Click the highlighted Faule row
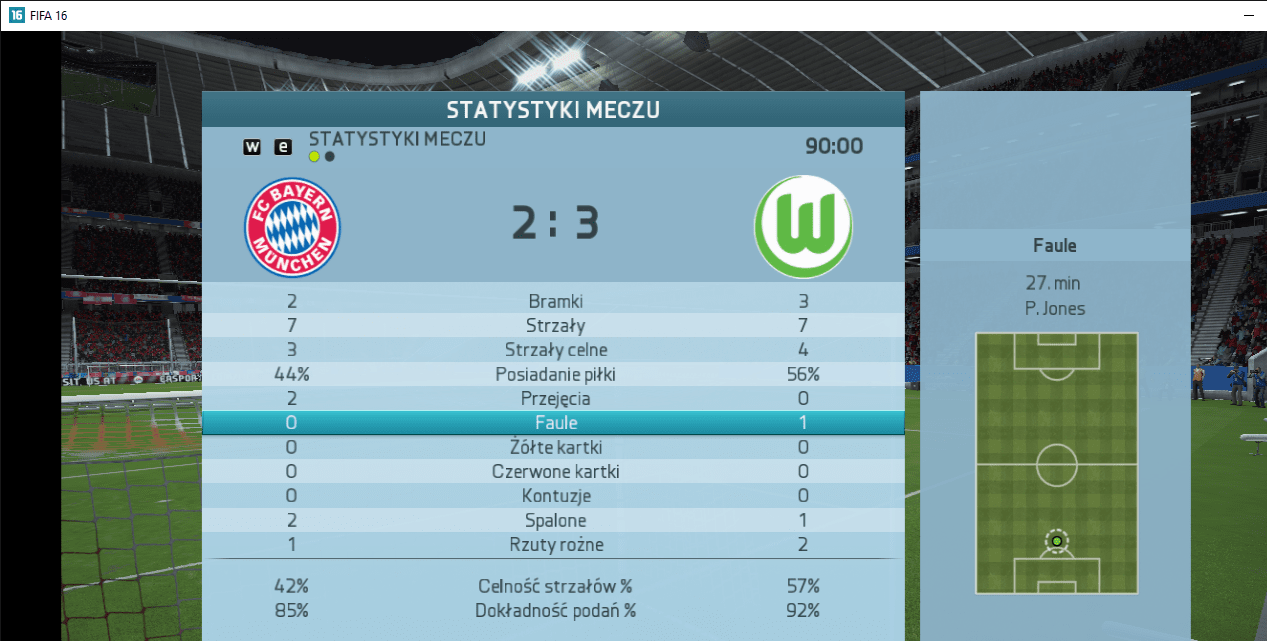 555,423
